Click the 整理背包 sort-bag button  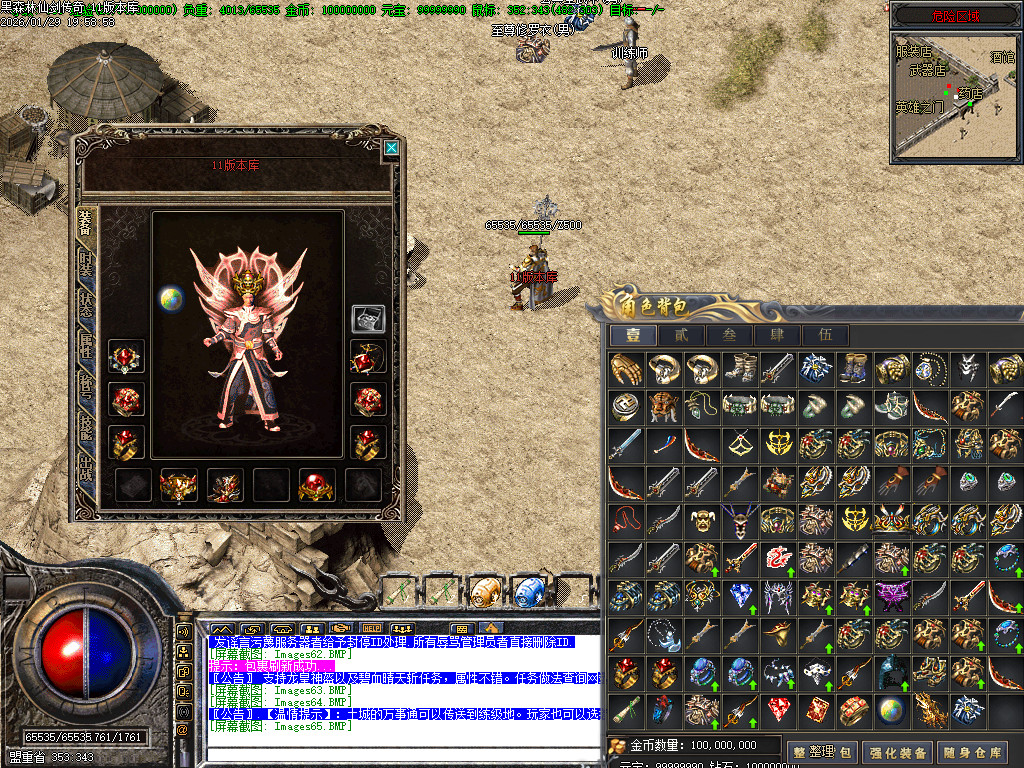coord(824,751)
